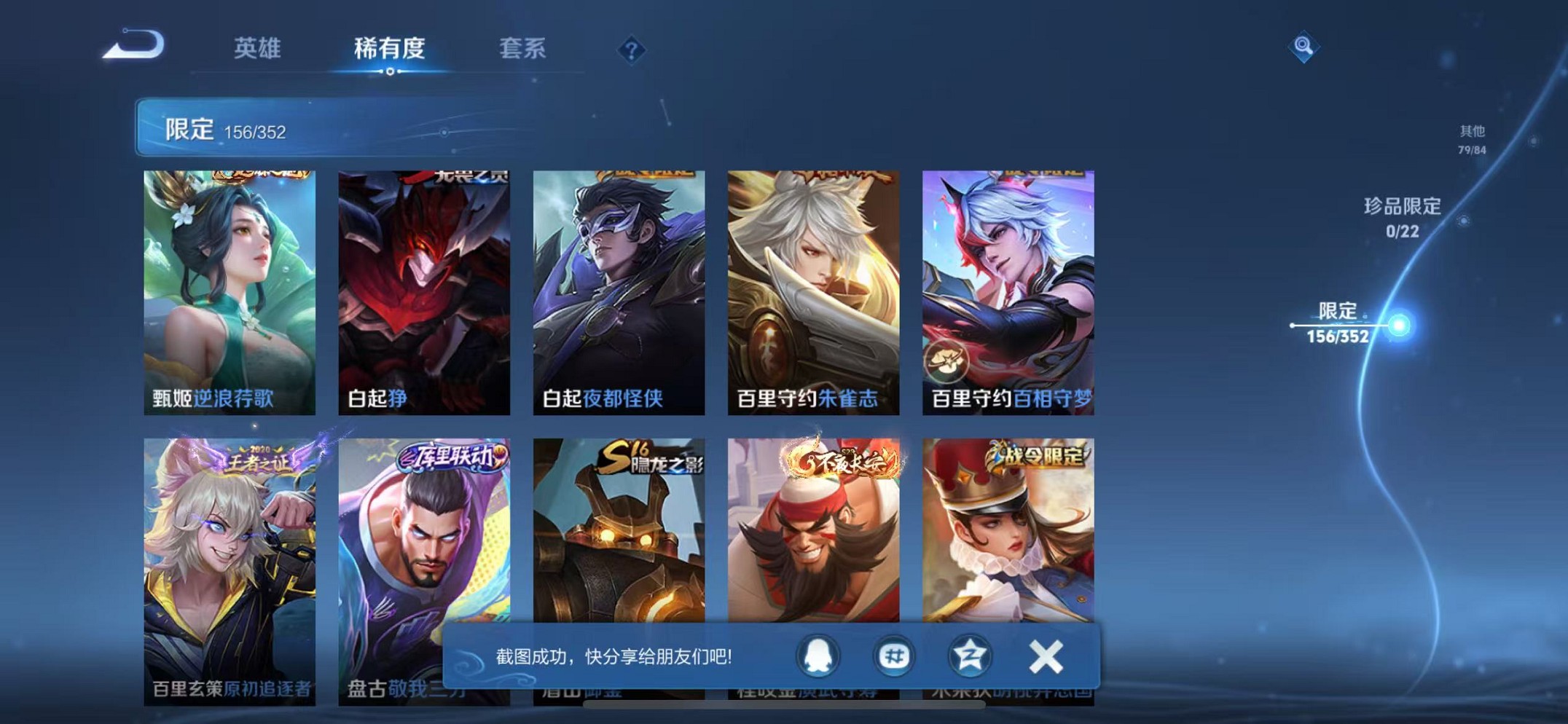Dismiss the screenshot share bar with X
The width and height of the screenshot is (1568, 724).
[x=1047, y=655]
